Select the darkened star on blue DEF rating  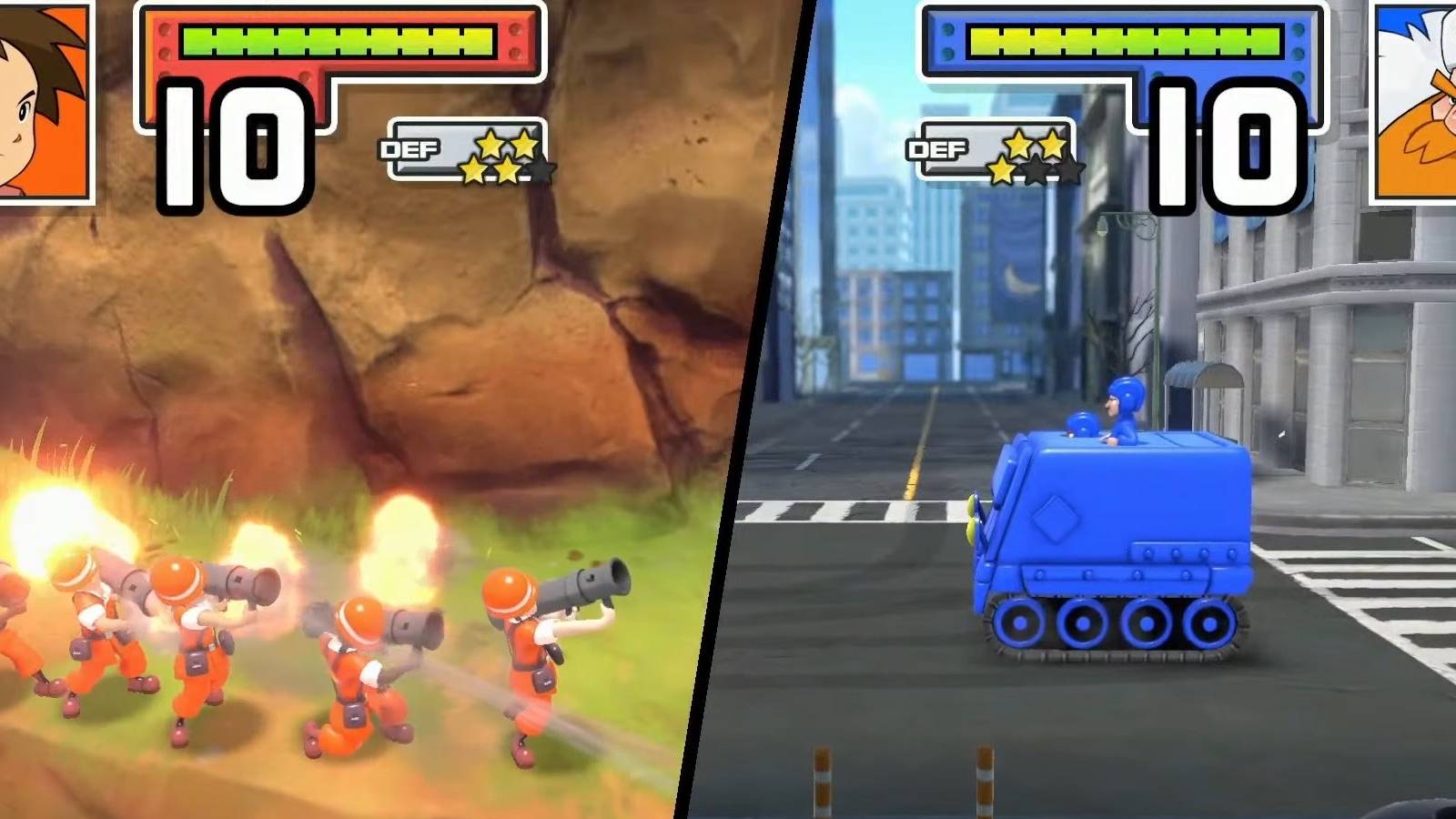click(x=1037, y=168)
